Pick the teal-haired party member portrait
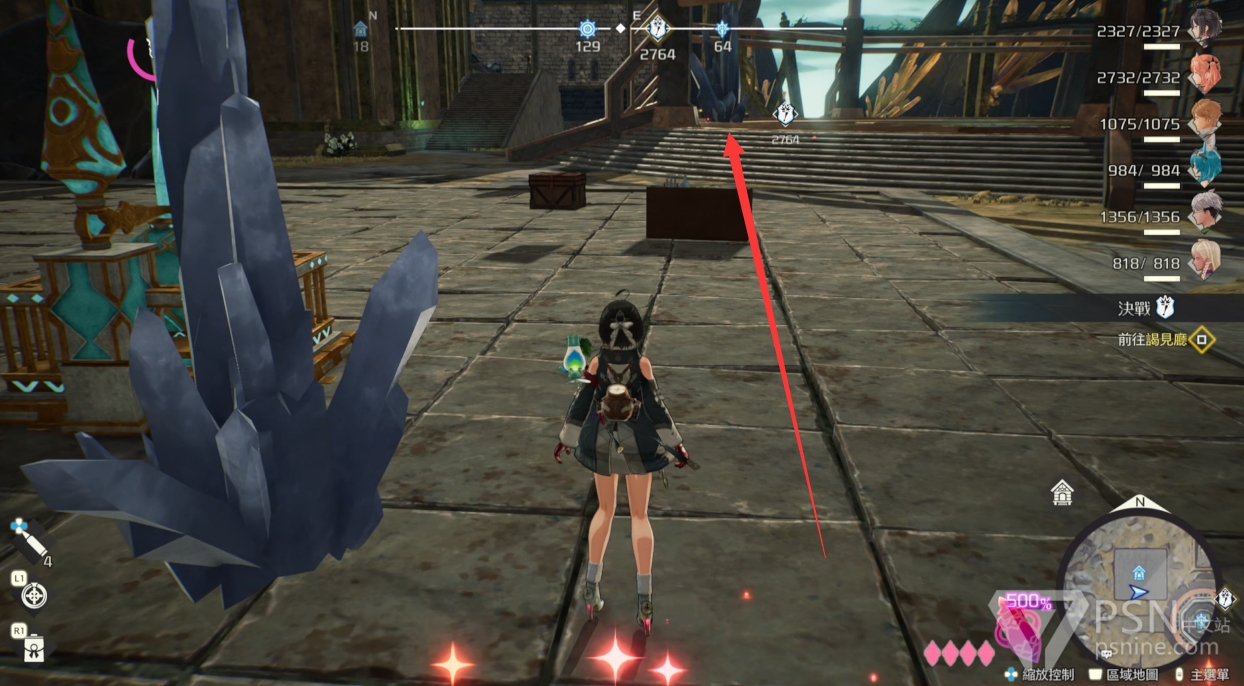 click(x=1204, y=166)
